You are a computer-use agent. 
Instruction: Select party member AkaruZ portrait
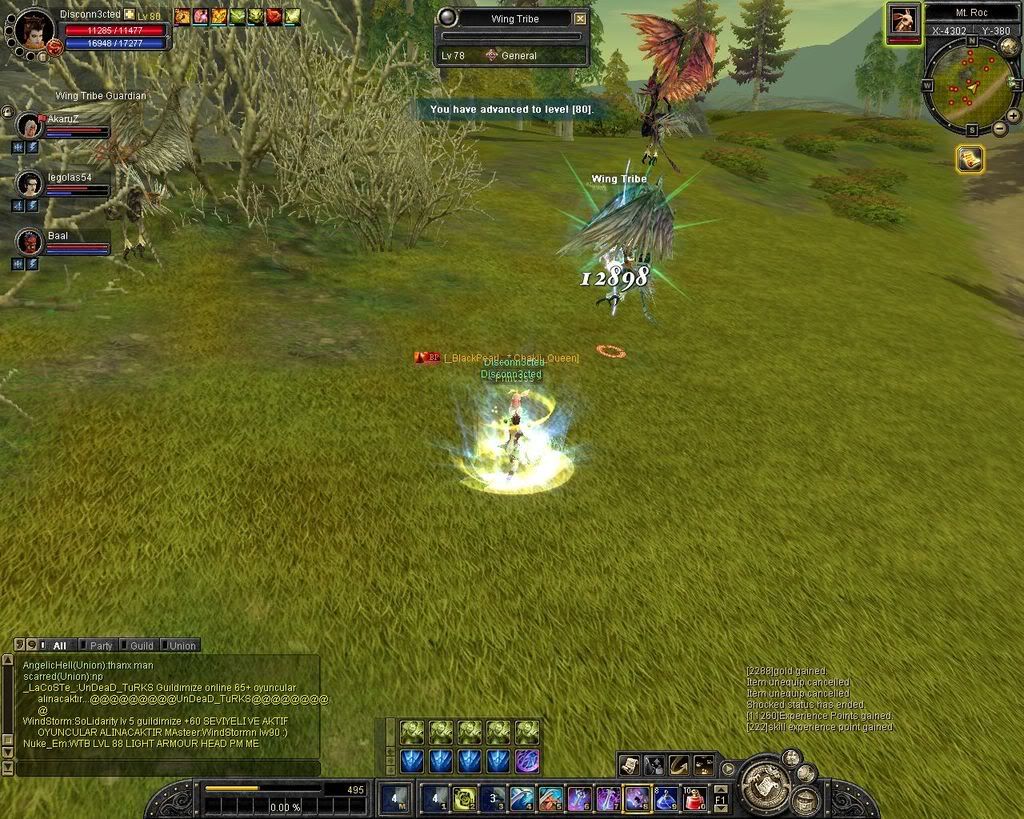tap(29, 125)
